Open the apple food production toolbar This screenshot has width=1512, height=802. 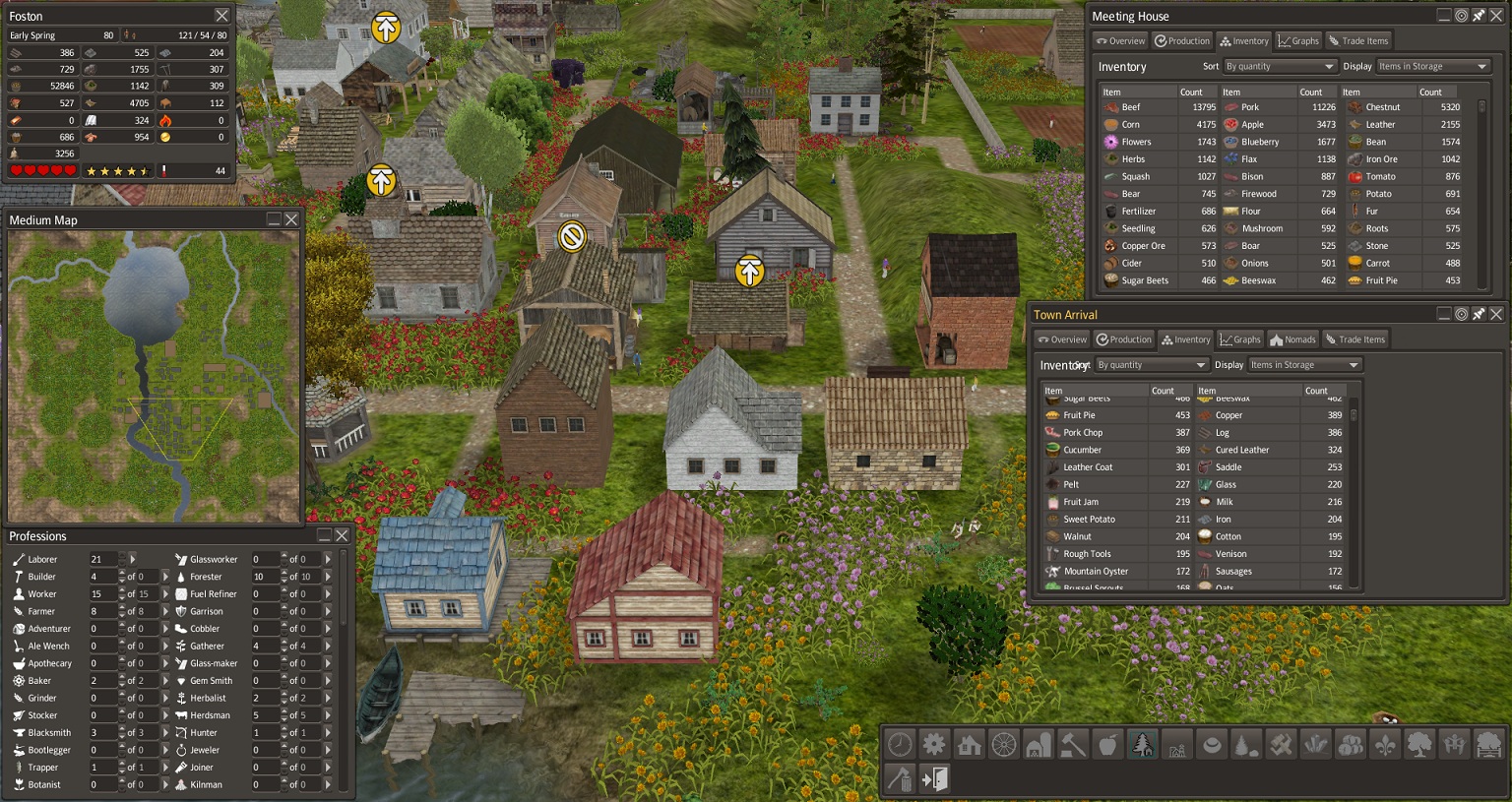pos(1107,745)
